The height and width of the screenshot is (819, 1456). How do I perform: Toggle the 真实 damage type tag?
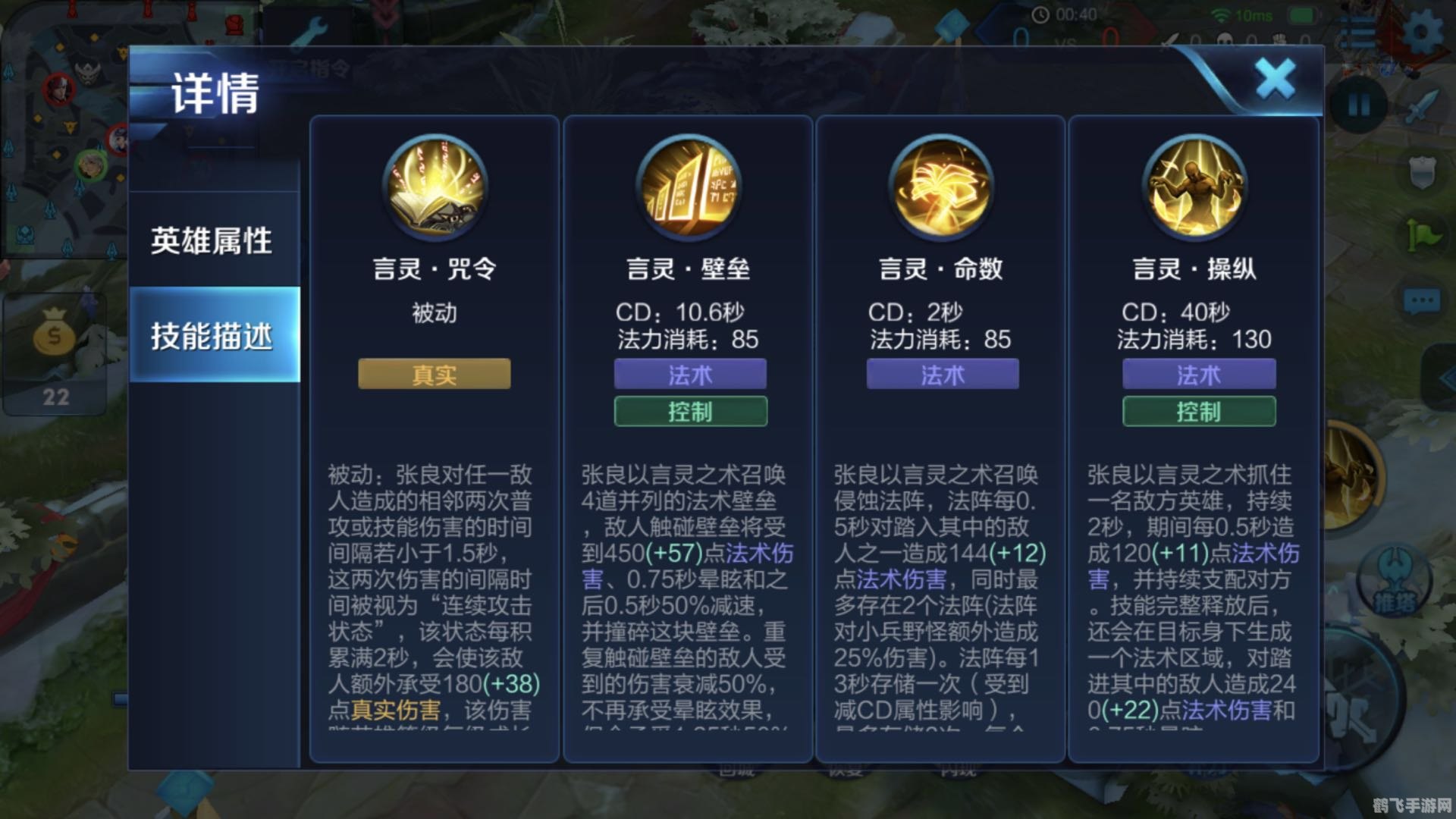click(x=433, y=375)
